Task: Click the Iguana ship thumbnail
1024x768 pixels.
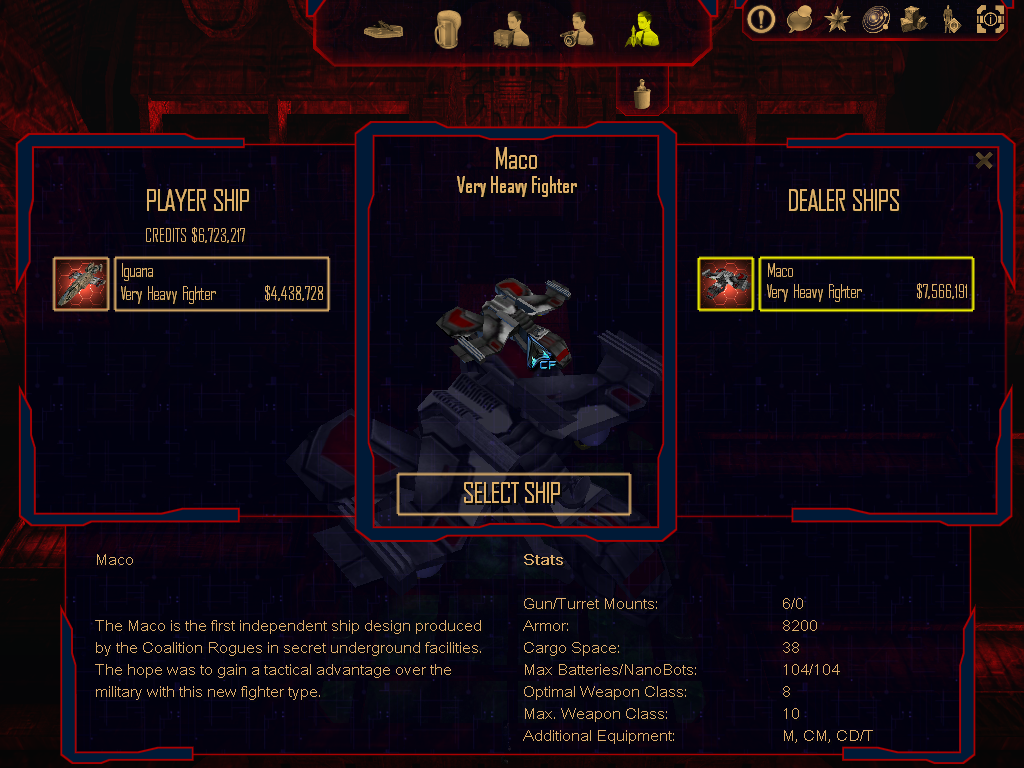Action: tap(81, 283)
